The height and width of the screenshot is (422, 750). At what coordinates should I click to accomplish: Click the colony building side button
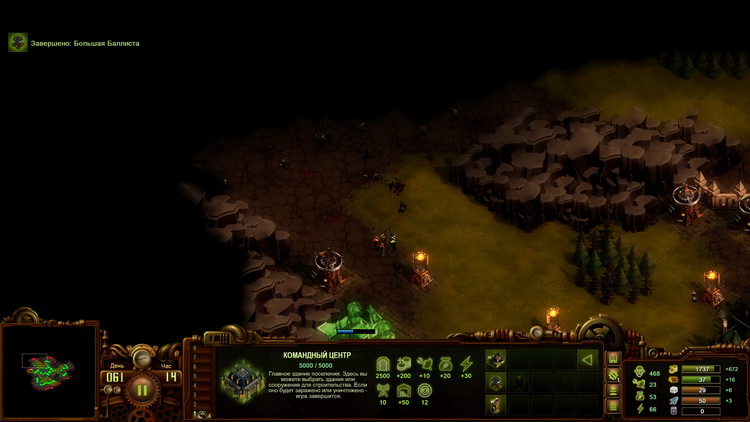tap(613, 358)
